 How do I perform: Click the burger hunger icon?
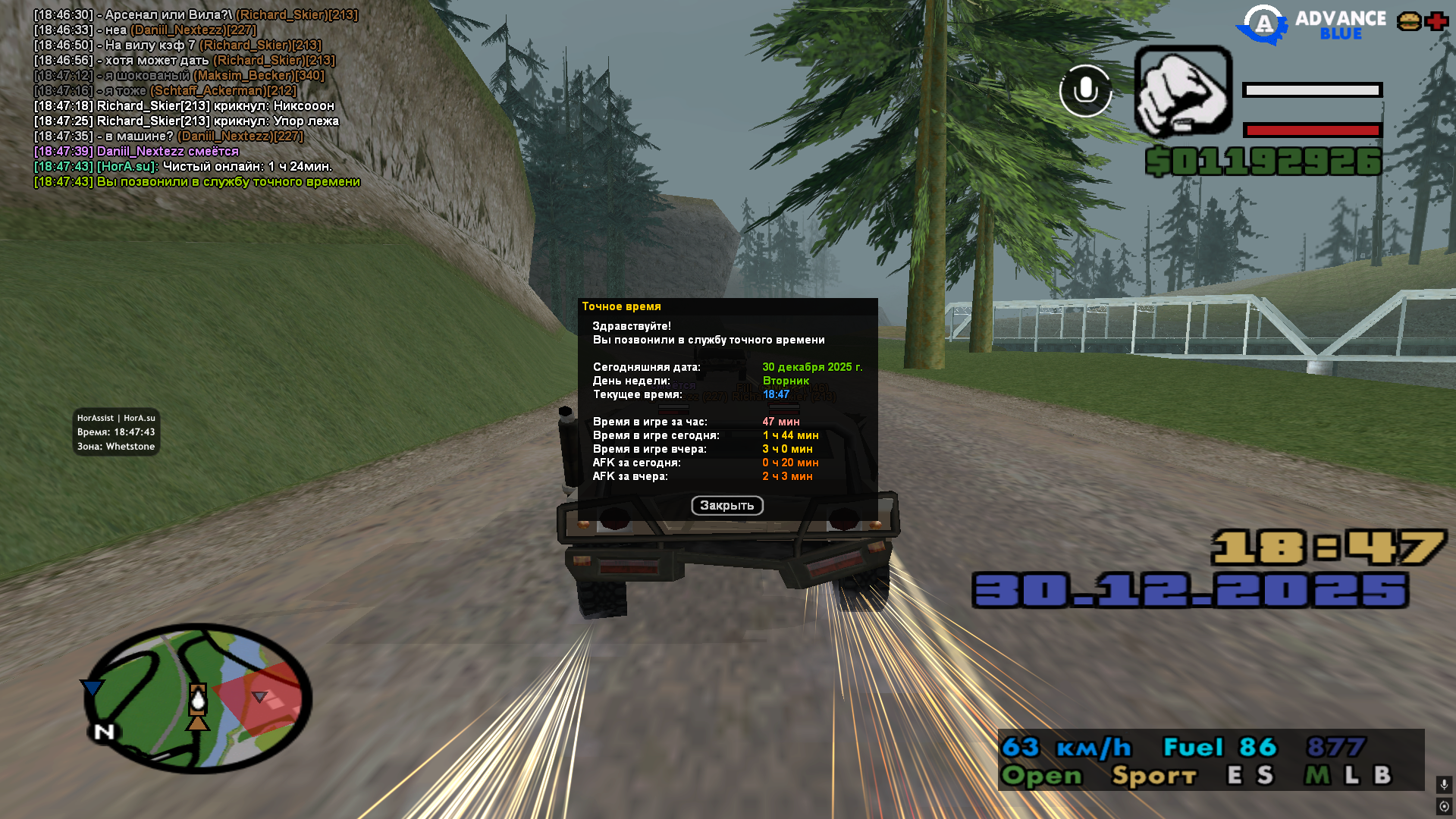coord(1409,21)
